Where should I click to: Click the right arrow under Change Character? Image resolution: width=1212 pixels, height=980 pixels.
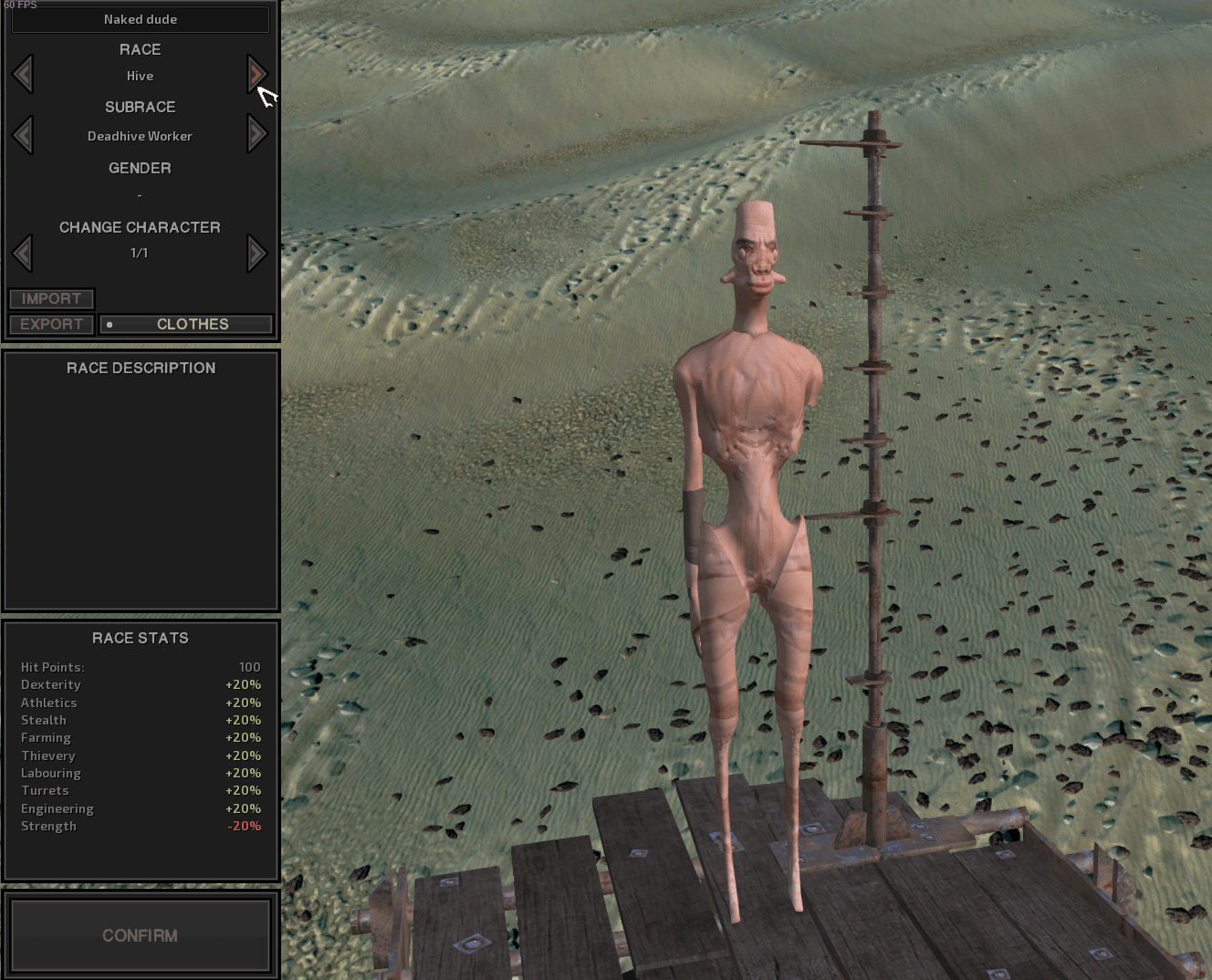click(256, 253)
